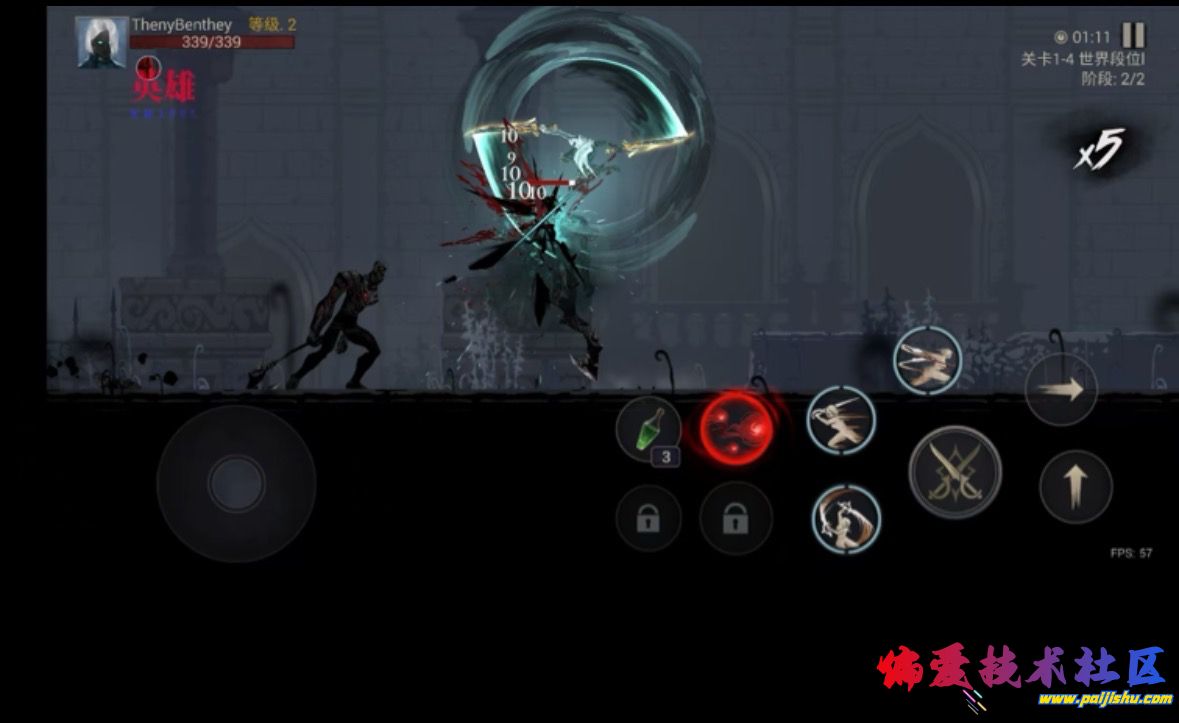The width and height of the screenshot is (1179, 723).
Task: Jump with the up arrow button
Action: (1076, 487)
